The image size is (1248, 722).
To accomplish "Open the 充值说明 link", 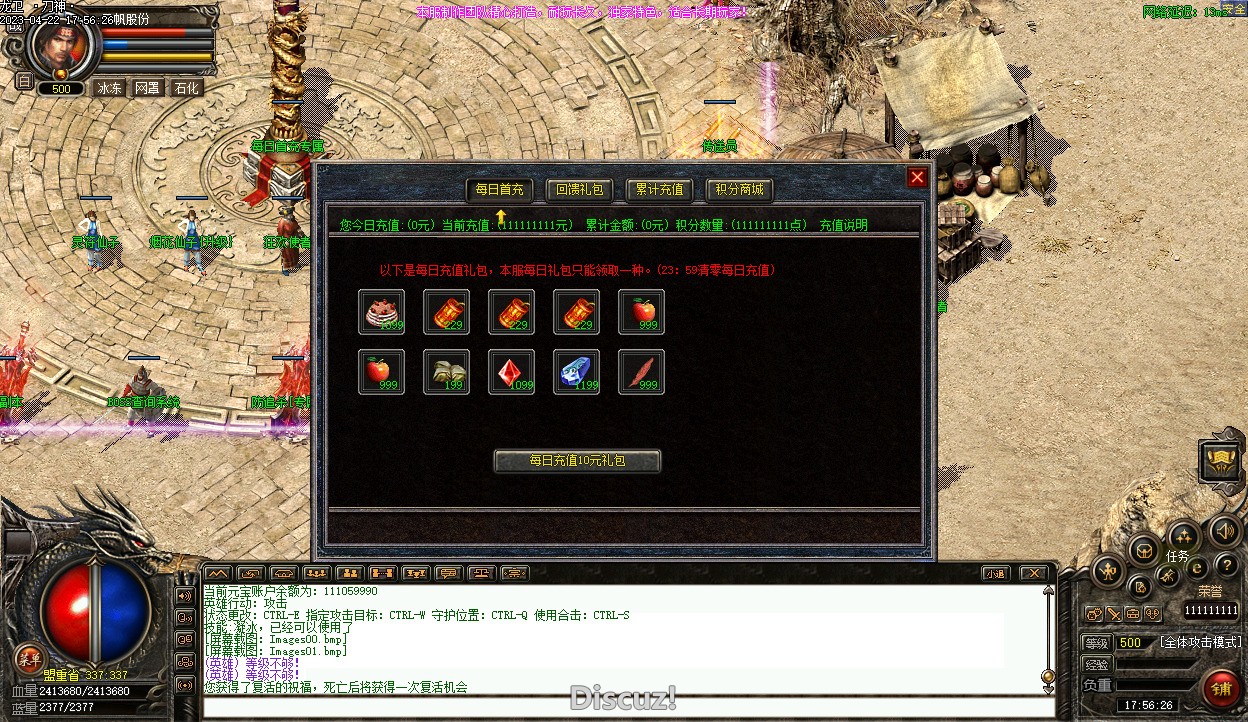I will (843, 226).
